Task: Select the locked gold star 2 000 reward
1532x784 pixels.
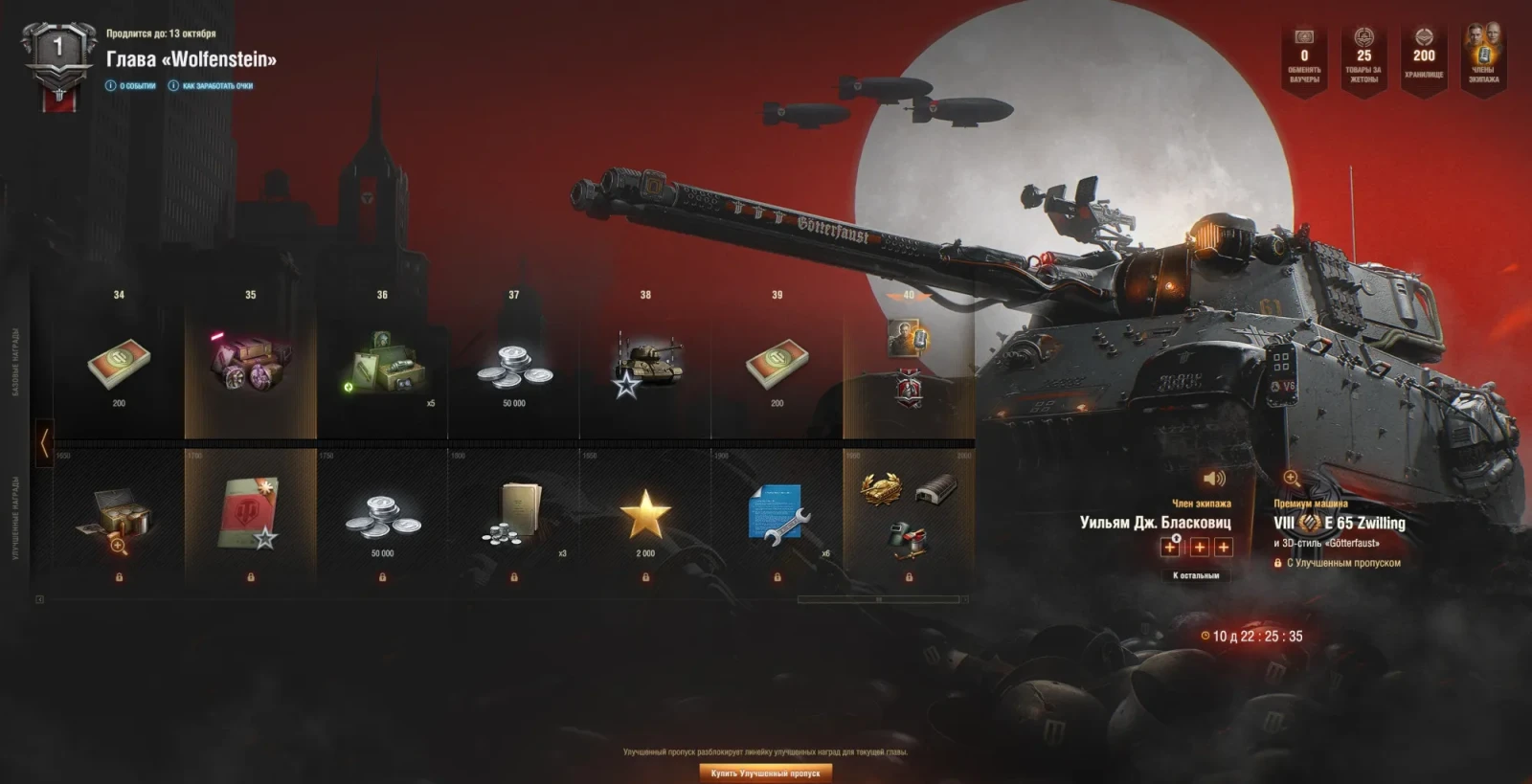Action: click(x=645, y=517)
